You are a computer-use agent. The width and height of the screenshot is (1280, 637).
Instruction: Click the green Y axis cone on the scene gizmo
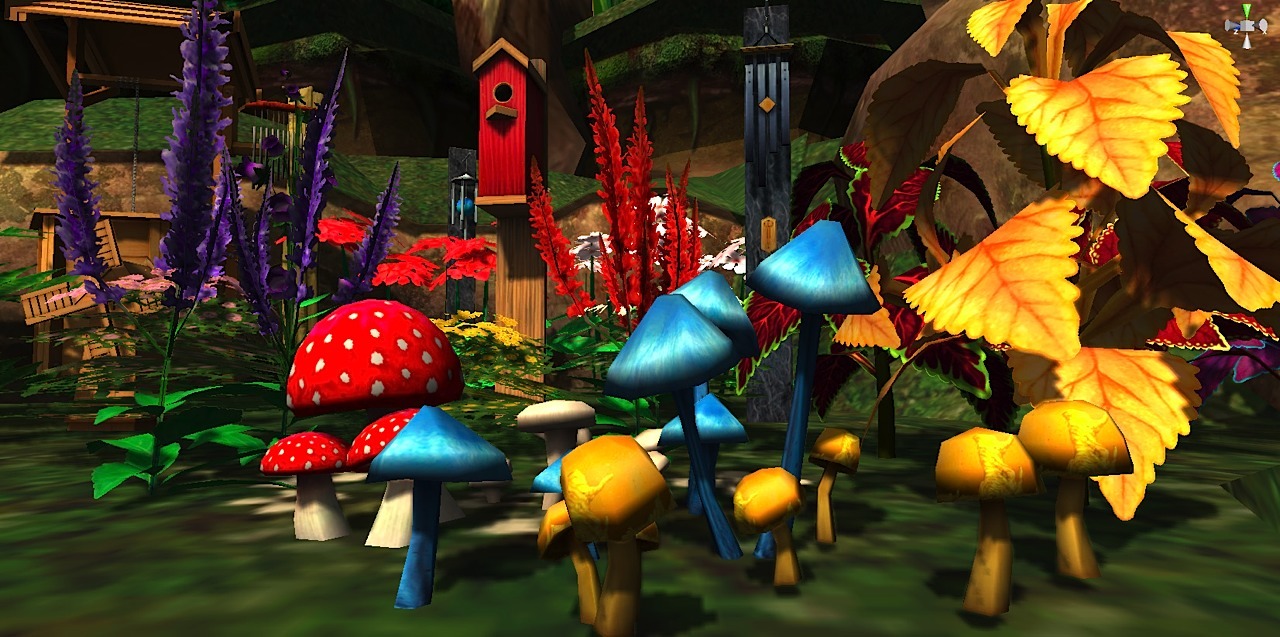coord(1246,11)
